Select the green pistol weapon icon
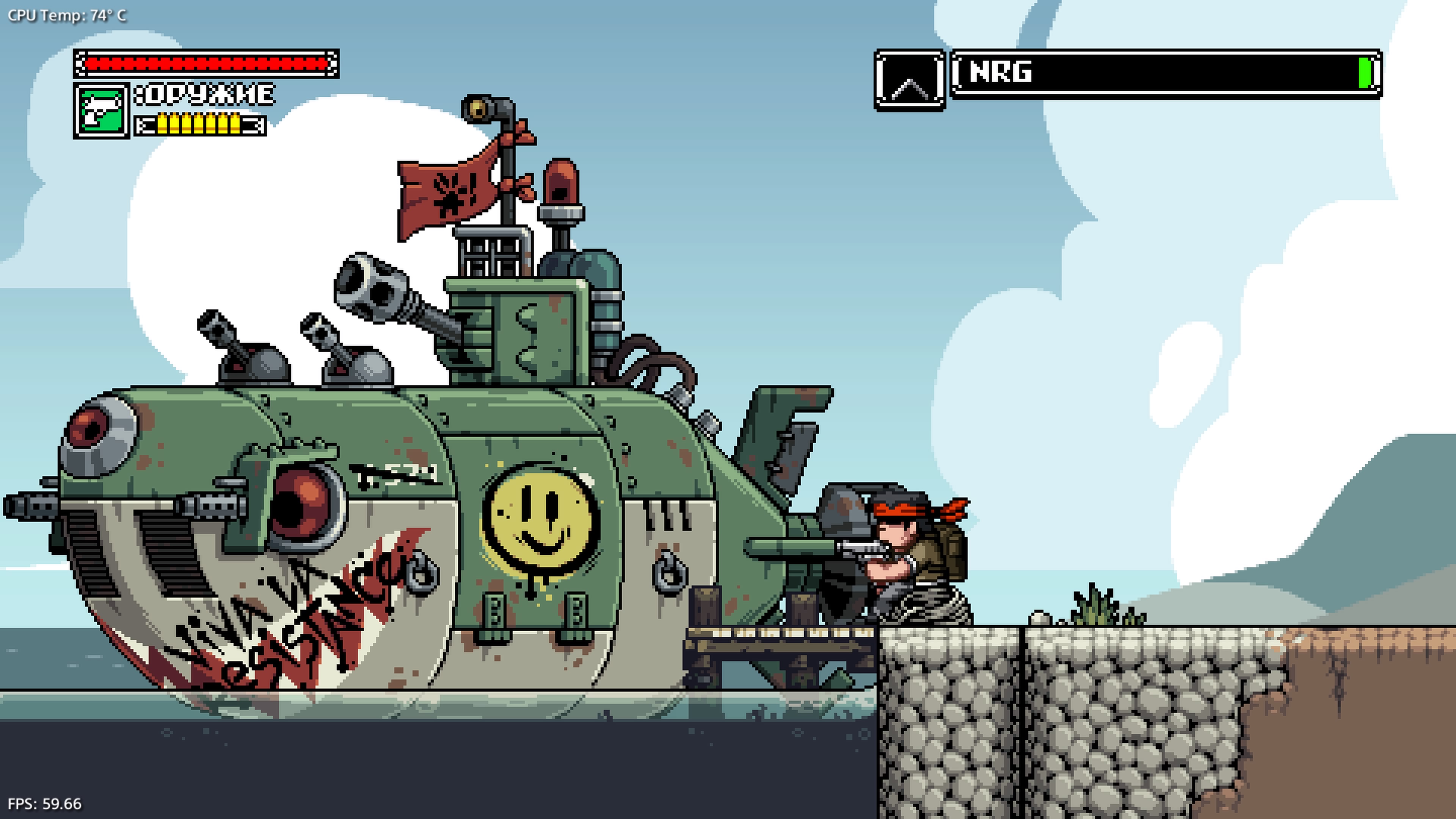The height and width of the screenshot is (819, 1456). click(x=102, y=111)
